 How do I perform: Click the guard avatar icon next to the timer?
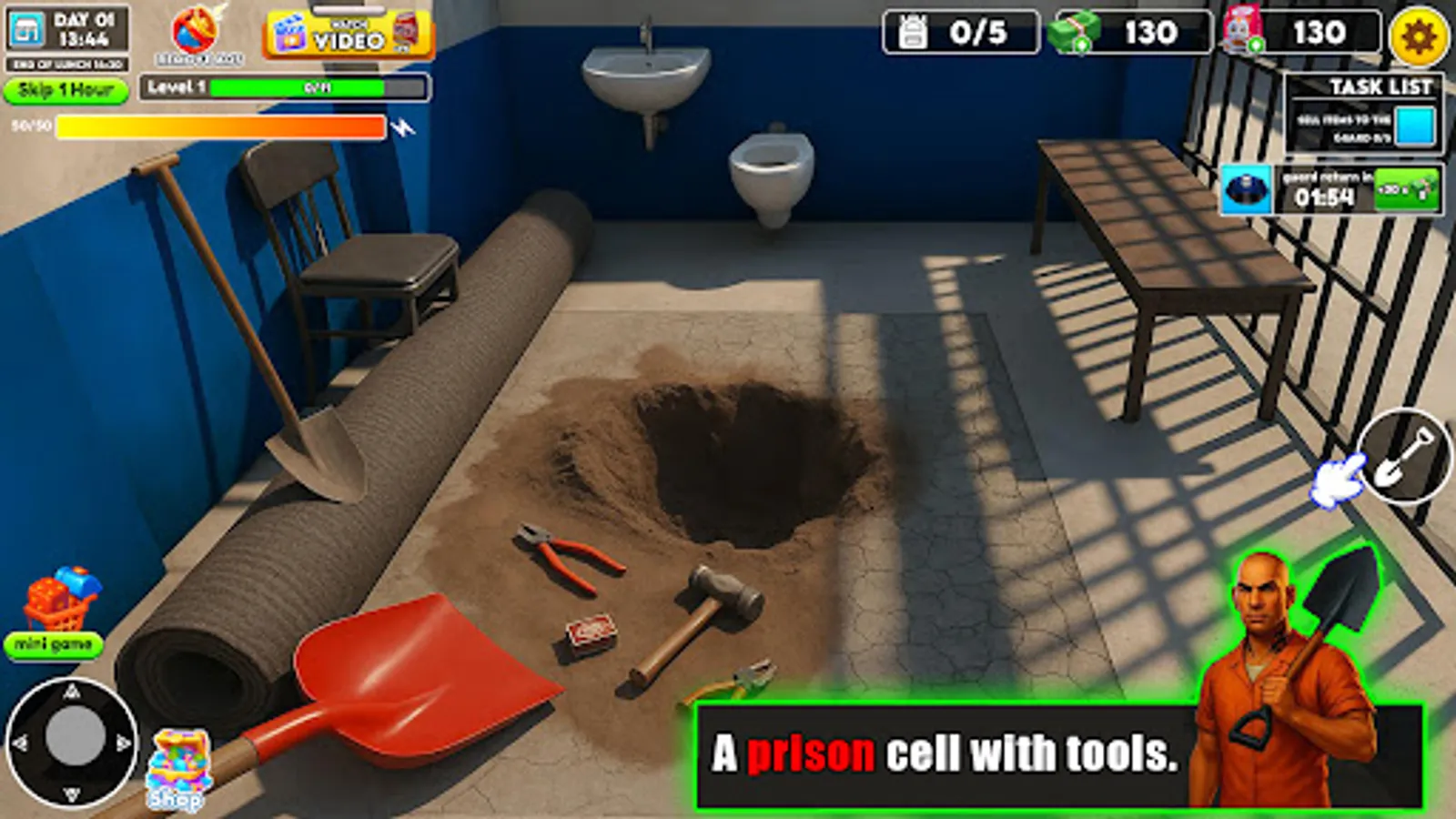pyautogui.click(x=1247, y=188)
